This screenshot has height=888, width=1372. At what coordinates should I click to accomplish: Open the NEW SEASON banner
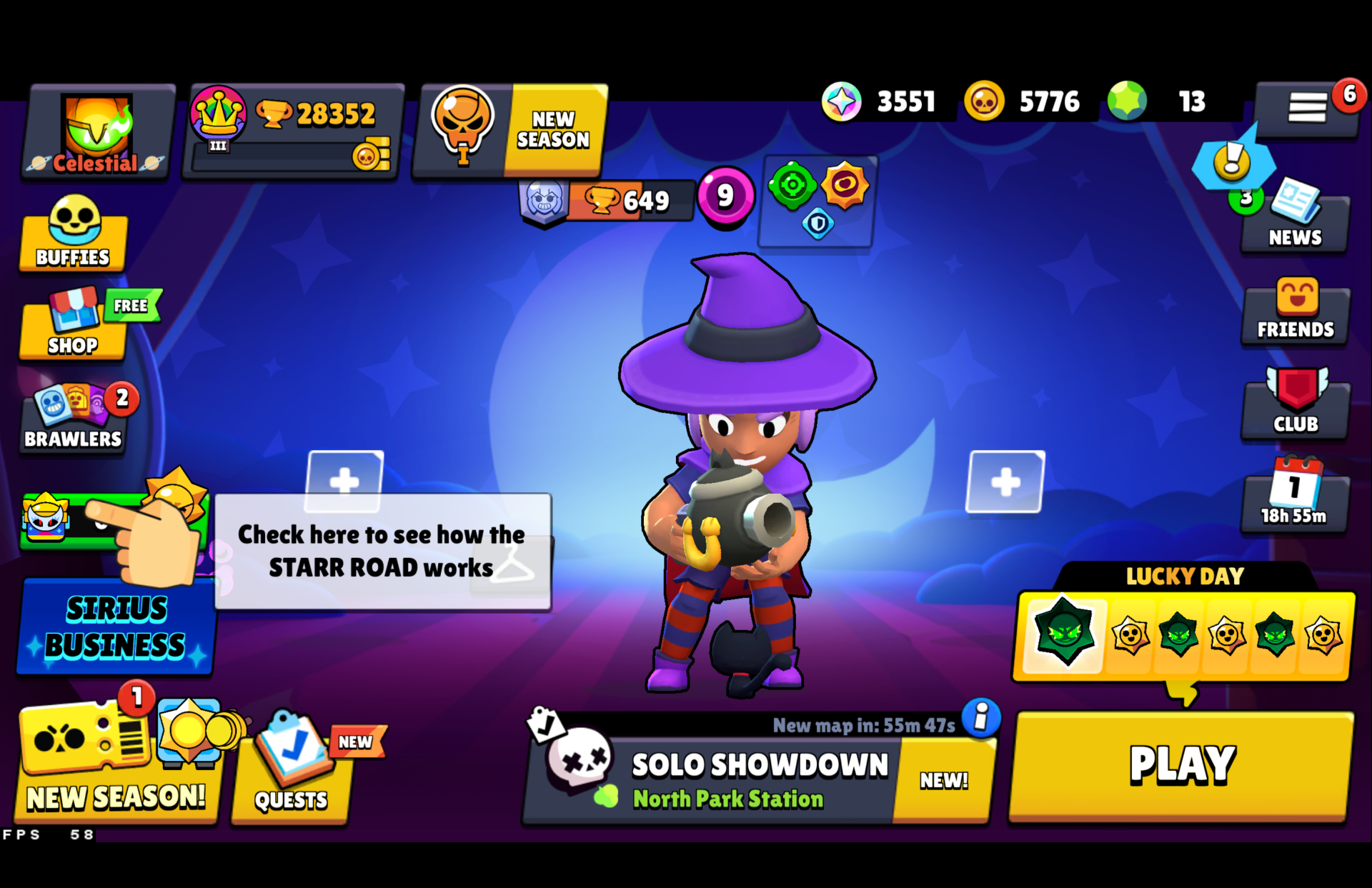point(507,129)
